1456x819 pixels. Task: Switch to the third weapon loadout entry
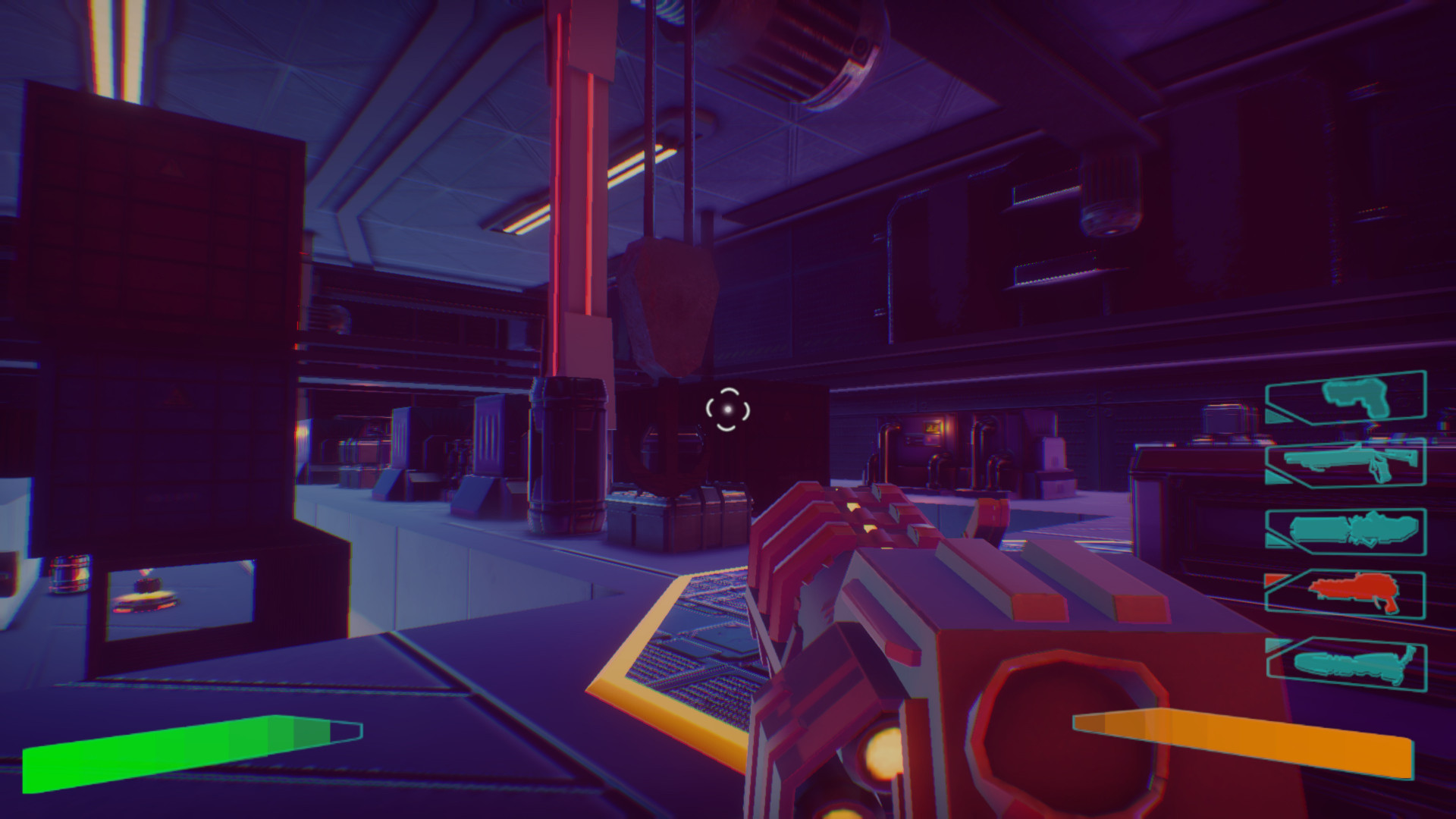coord(1355,529)
